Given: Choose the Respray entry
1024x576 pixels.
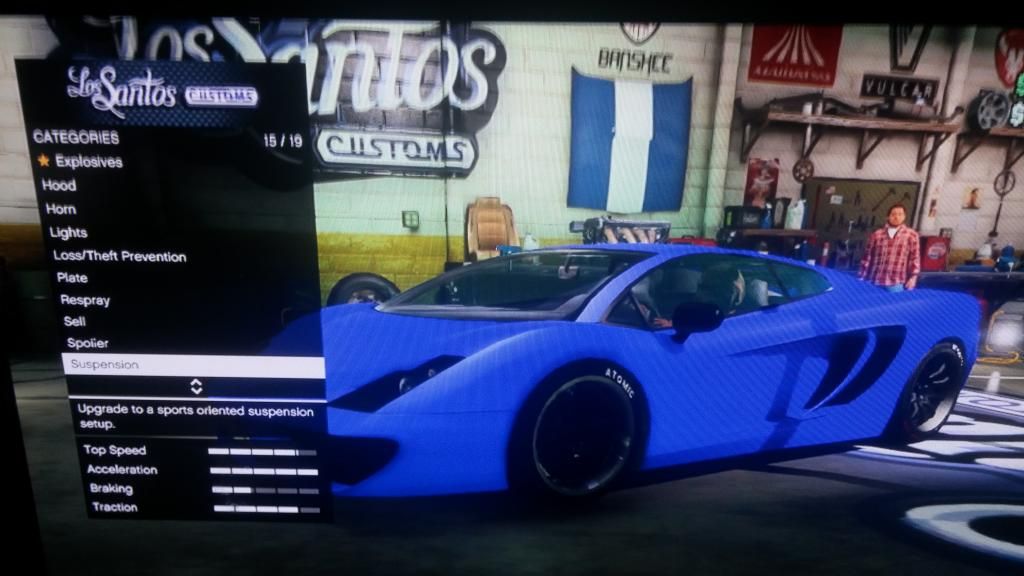Looking at the screenshot, I should click(85, 300).
